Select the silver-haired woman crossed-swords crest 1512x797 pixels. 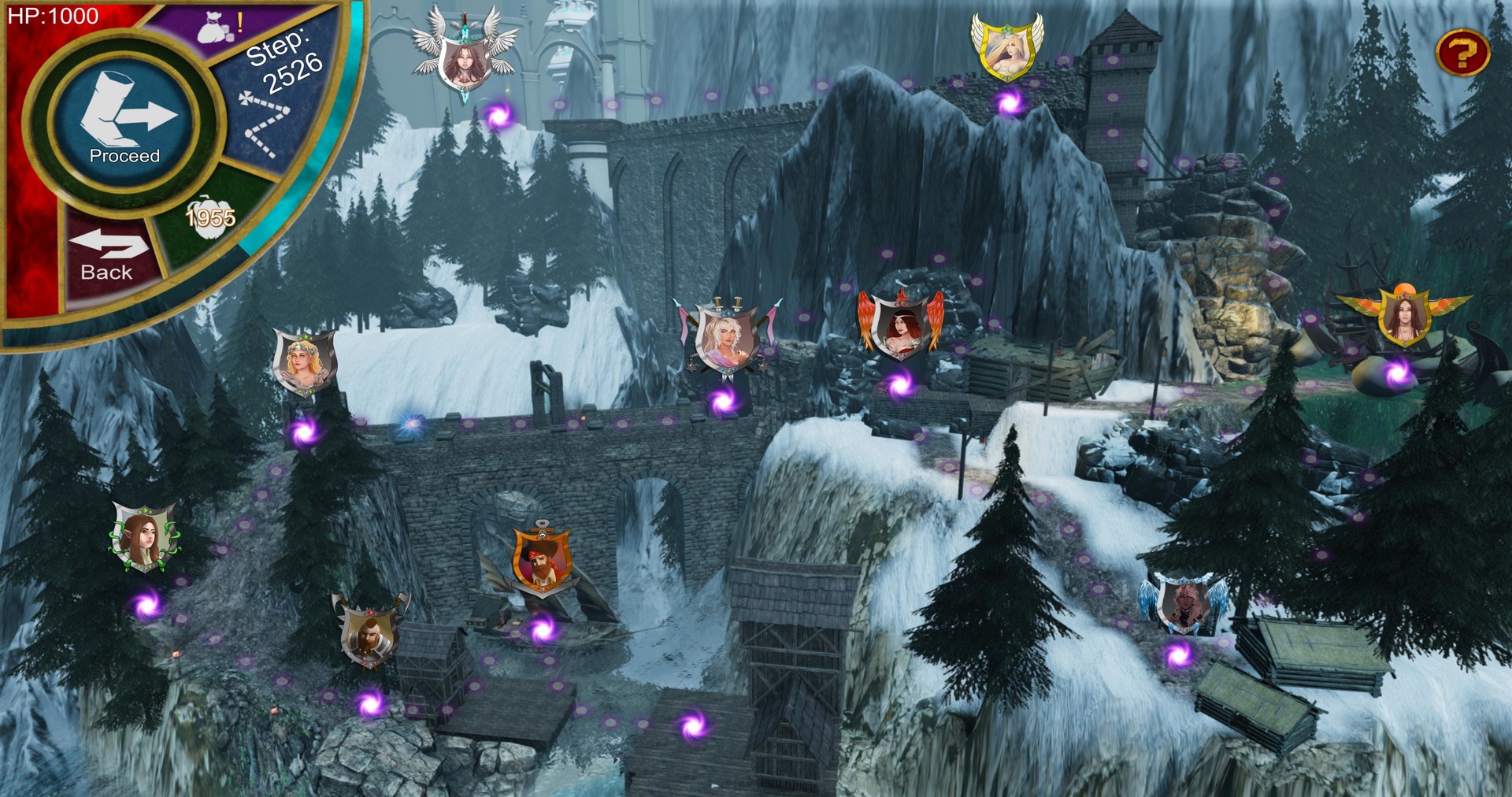[727, 339]
